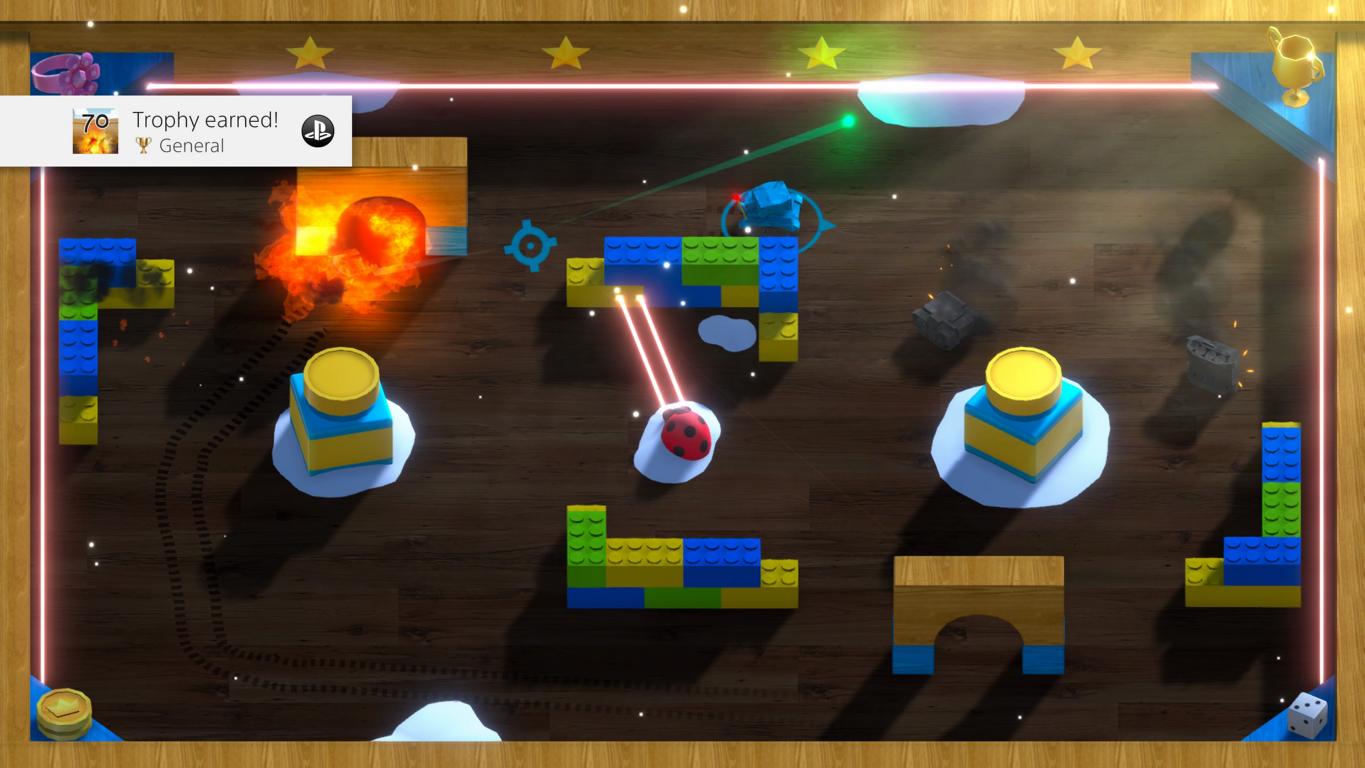Viewport: 1365px width, 768px height.
Task: Click the PlayStation logo on the notification
Action: point(318,131)
